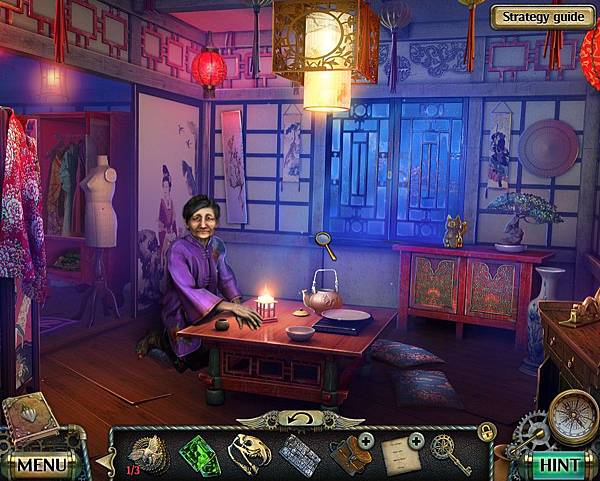The width and height of the screenshot is (600, 481).
Task: Toggle the inventory padlock
Action: tap(487, 431)
